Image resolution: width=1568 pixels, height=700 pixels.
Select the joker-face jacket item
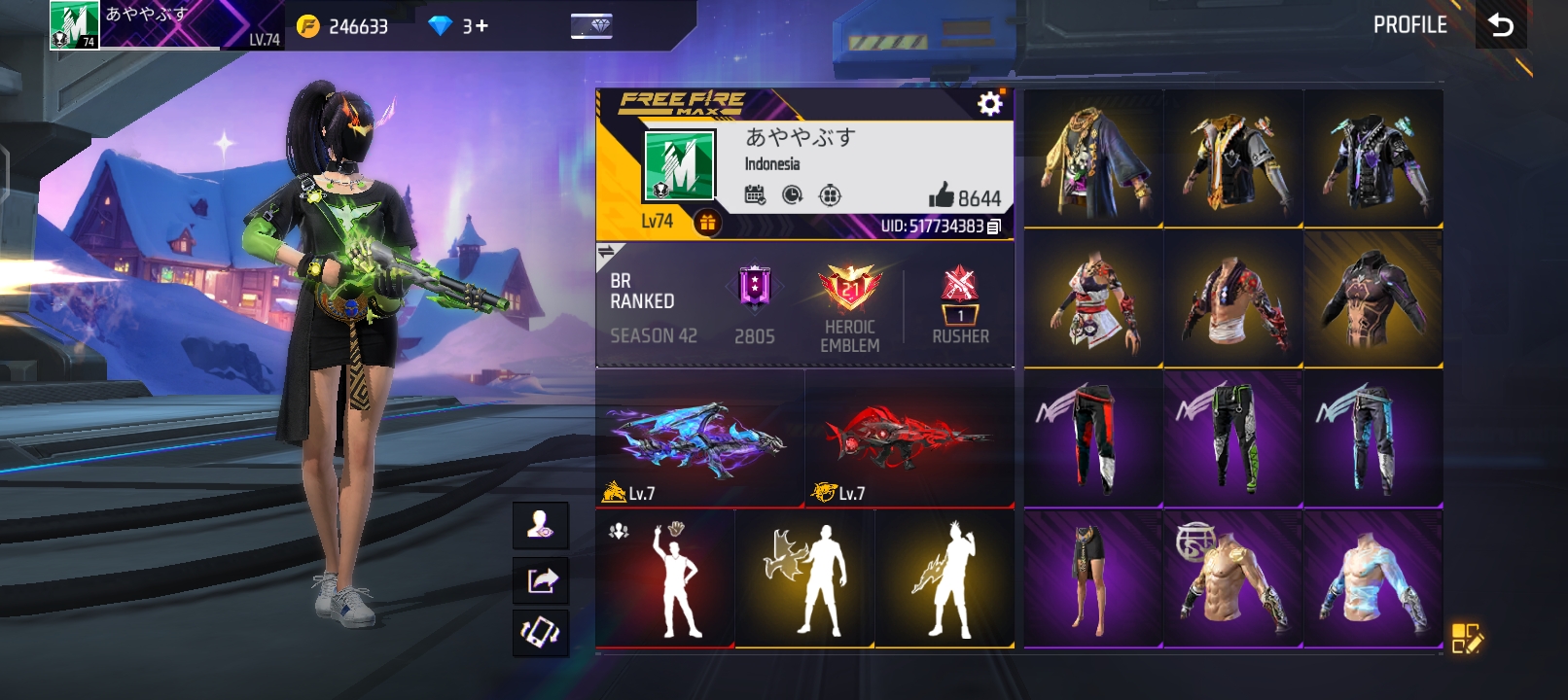(1092, 158)
